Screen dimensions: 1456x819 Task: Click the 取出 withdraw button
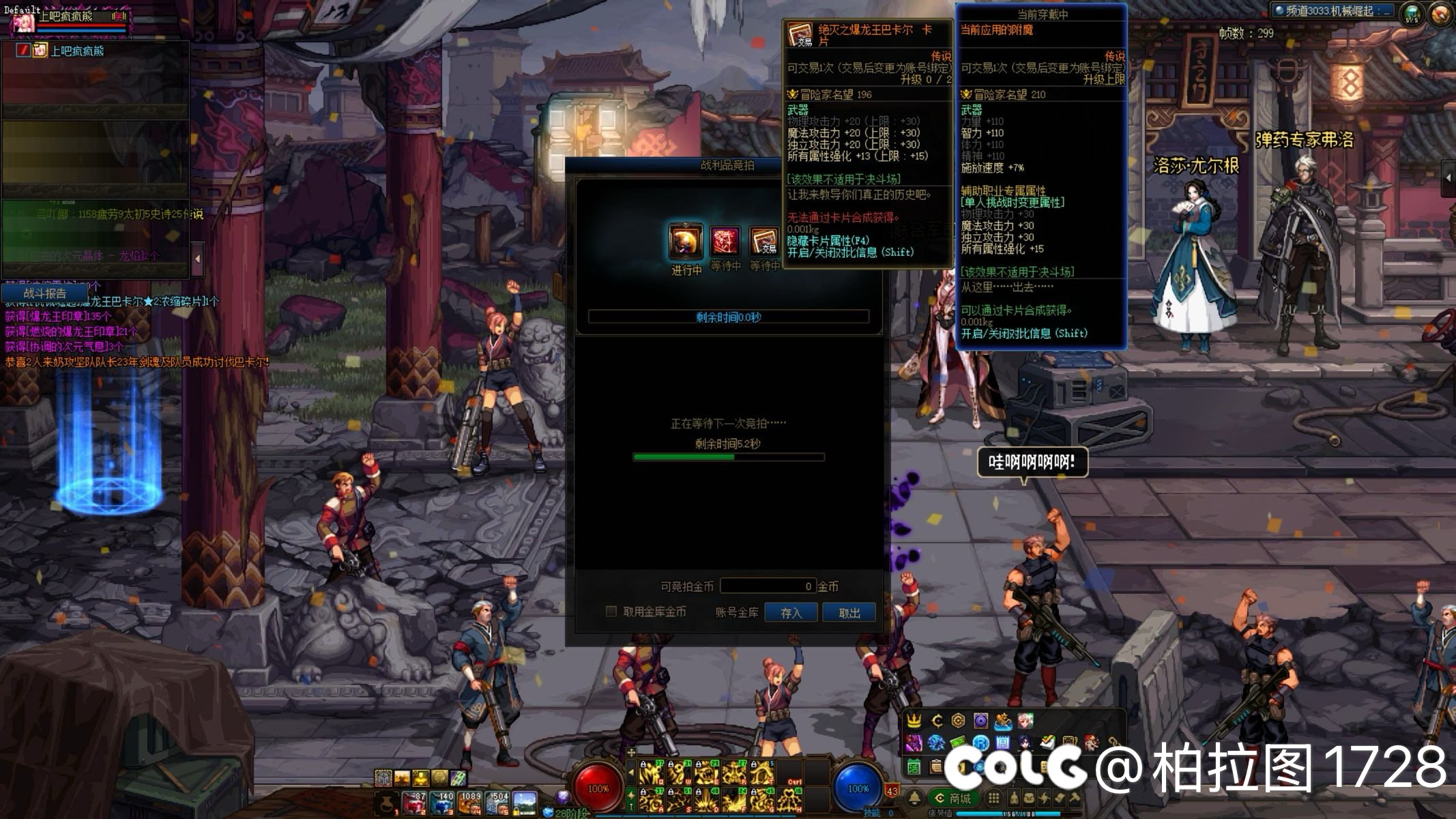[849, 613]
